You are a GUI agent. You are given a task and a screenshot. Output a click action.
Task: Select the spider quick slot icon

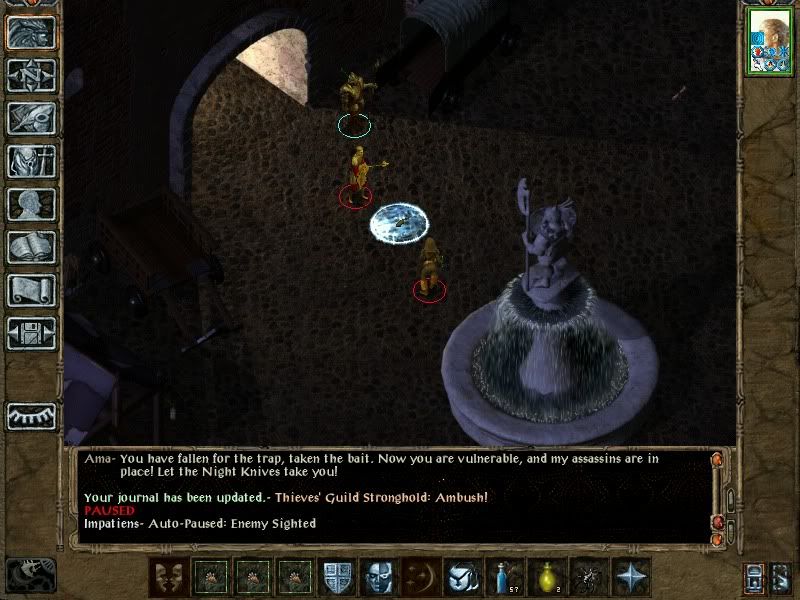[x=589, y=577]
